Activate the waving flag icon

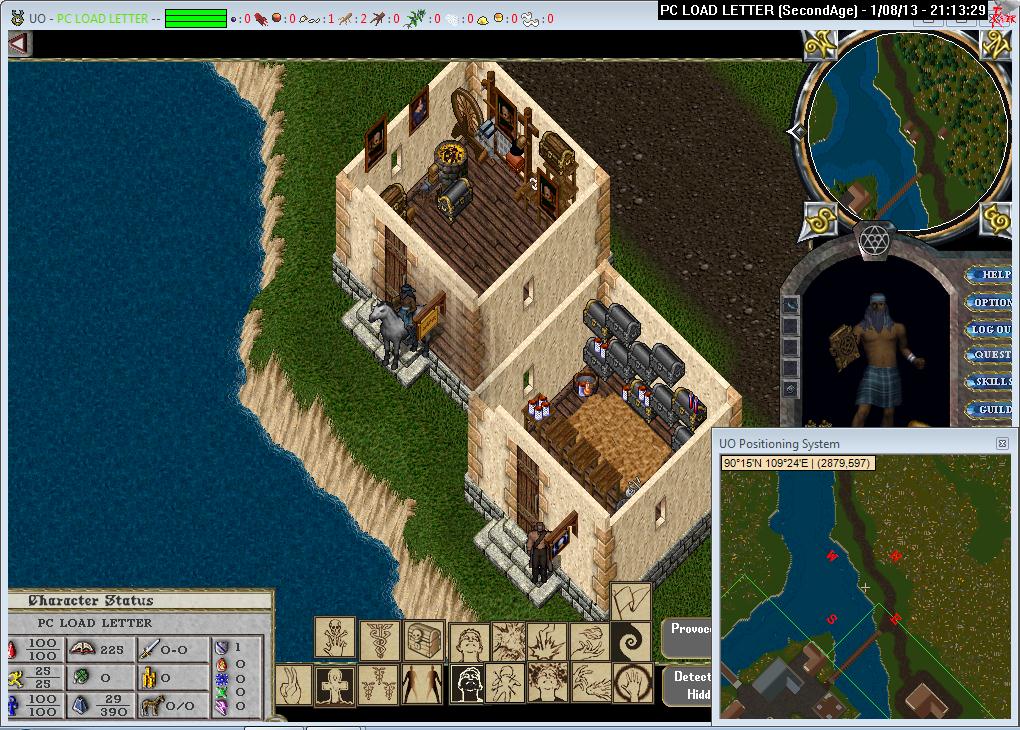pyautogui.click(x=630, y=600)
